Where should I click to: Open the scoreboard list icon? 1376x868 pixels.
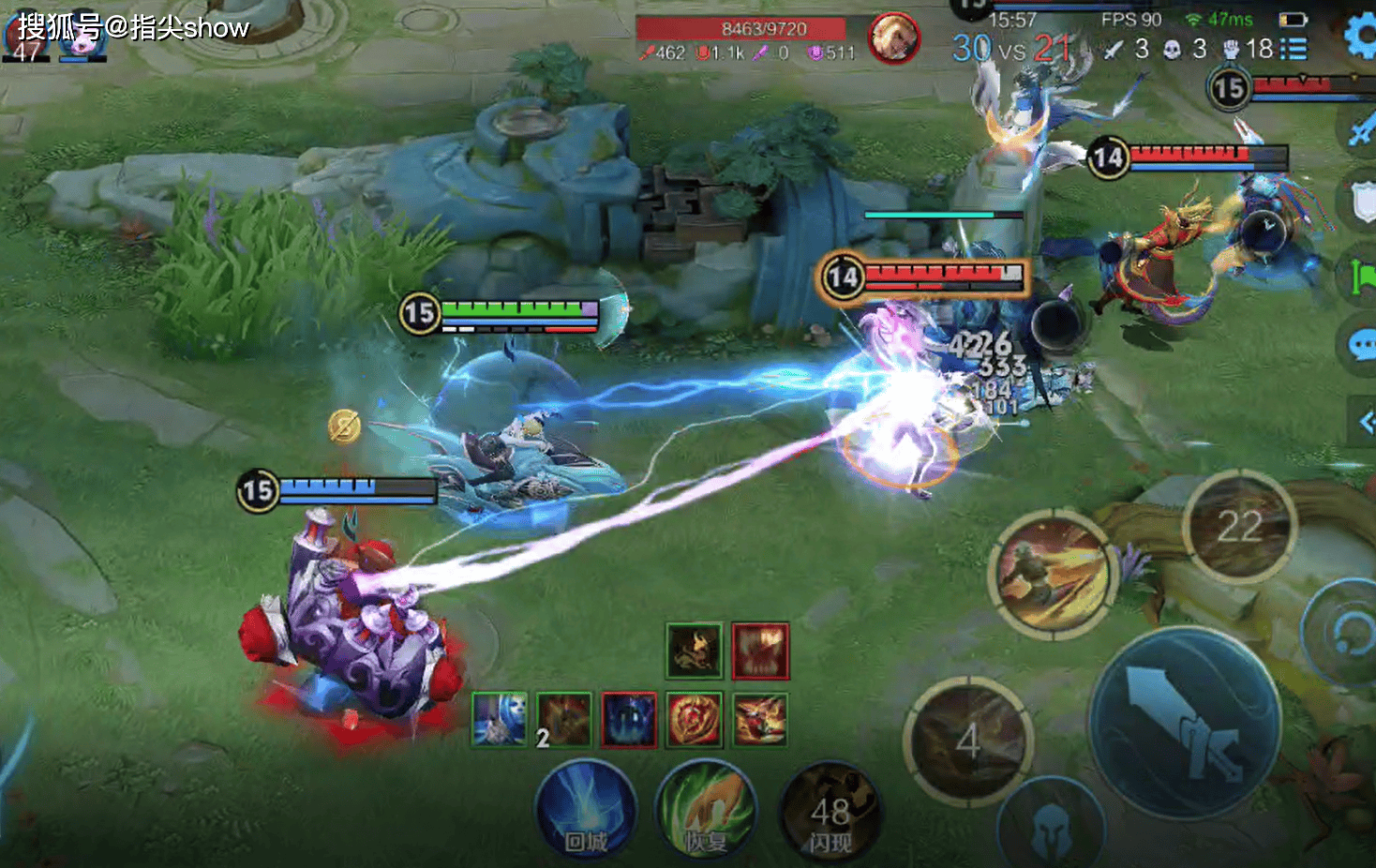(1294, 49)
